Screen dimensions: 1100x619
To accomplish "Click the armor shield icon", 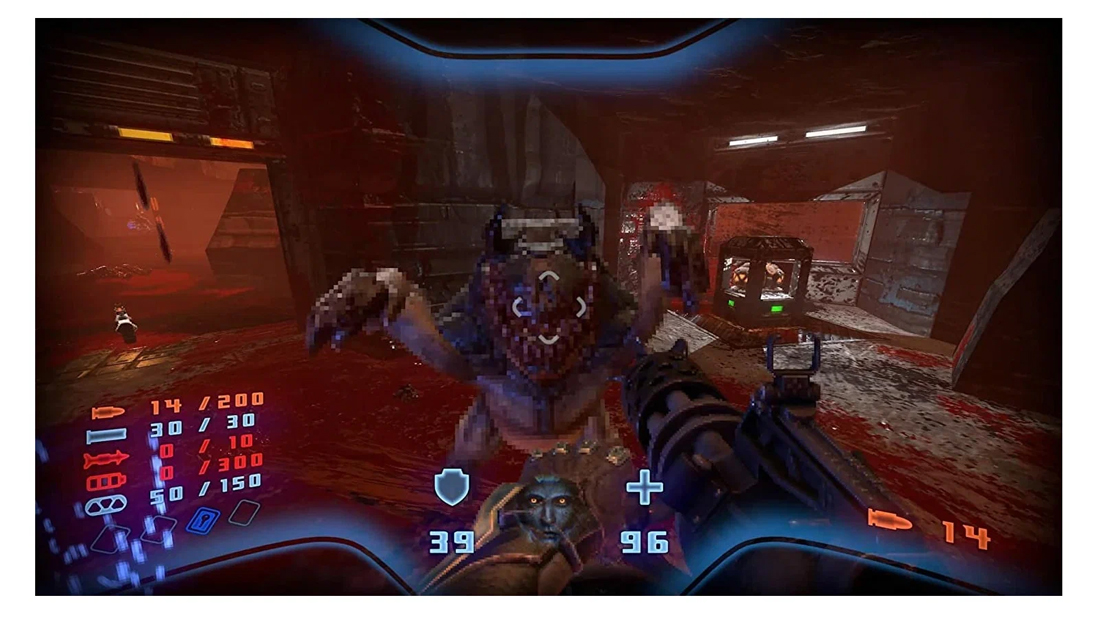I will [452, 488].
